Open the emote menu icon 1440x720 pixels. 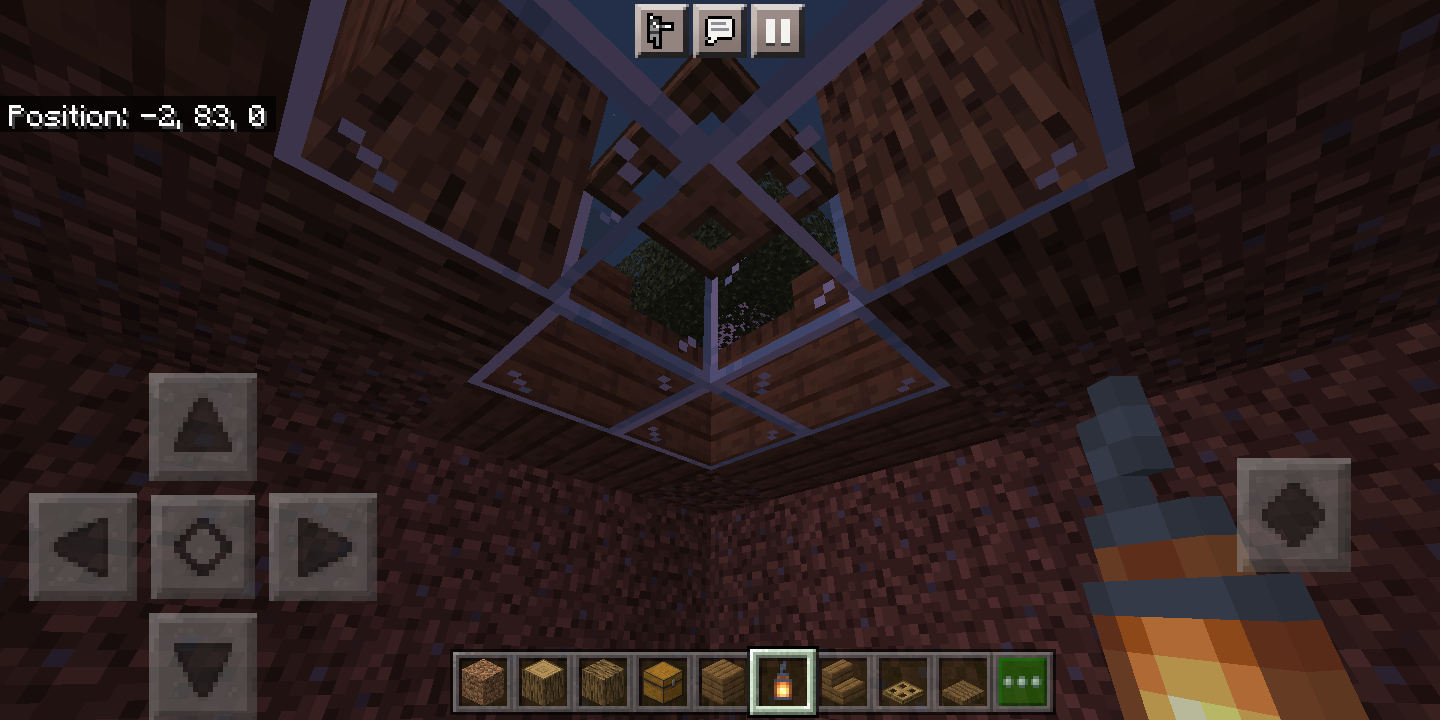pyautogui.click(x=660, y=31)
